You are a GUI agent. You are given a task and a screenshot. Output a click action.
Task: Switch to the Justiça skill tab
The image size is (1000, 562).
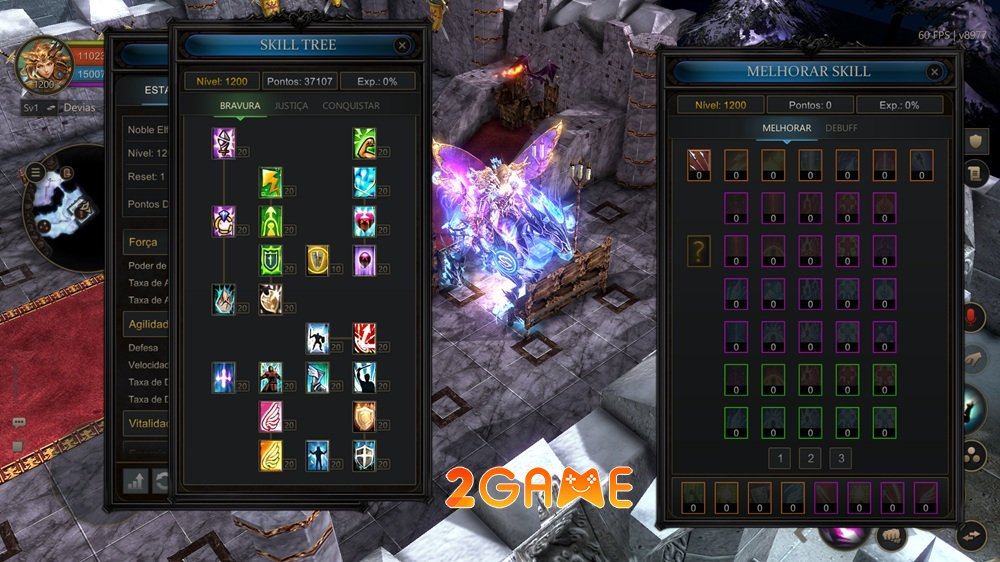point(291,106)
